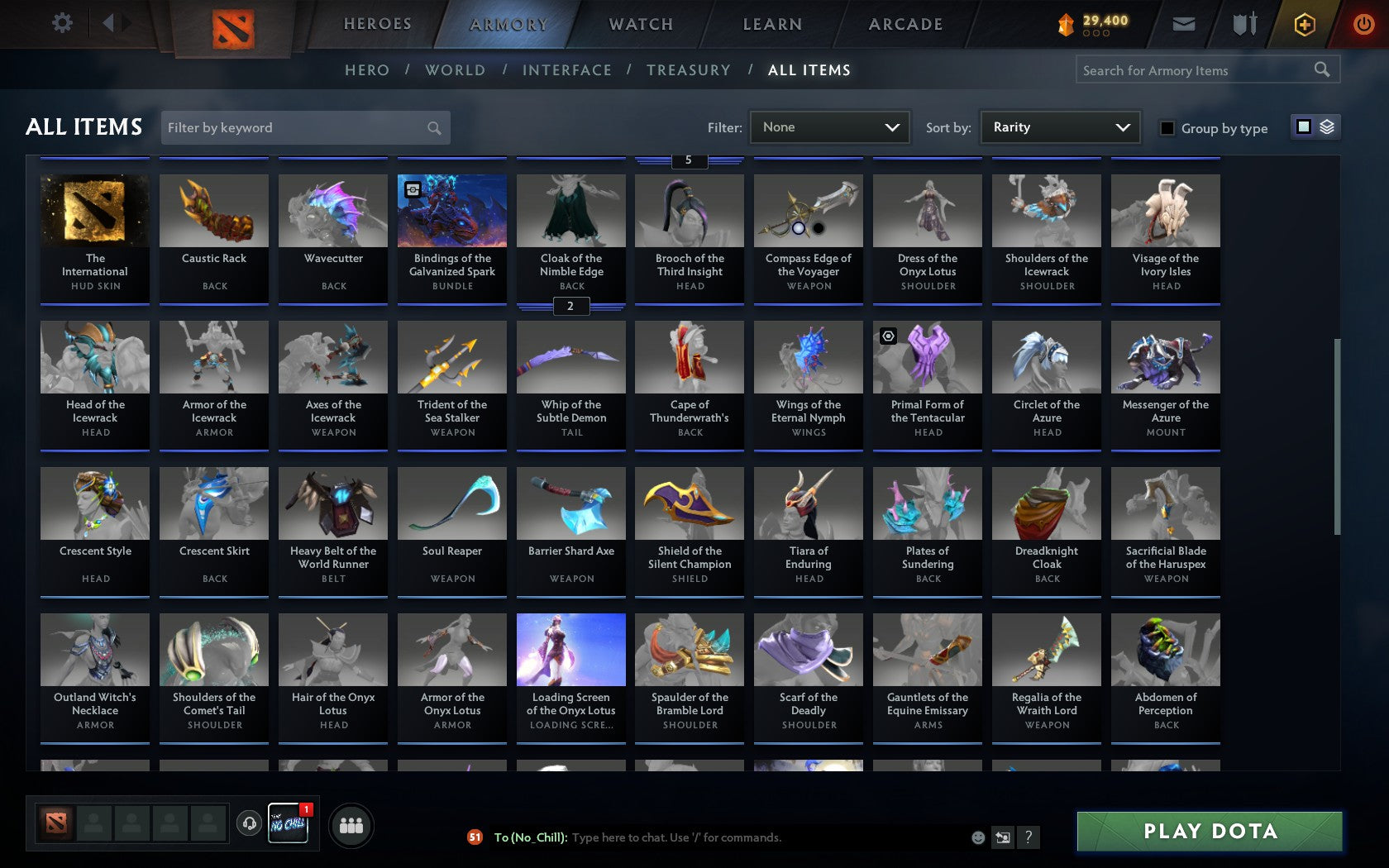Toggle the layered stack view icon

(1327, 128)
